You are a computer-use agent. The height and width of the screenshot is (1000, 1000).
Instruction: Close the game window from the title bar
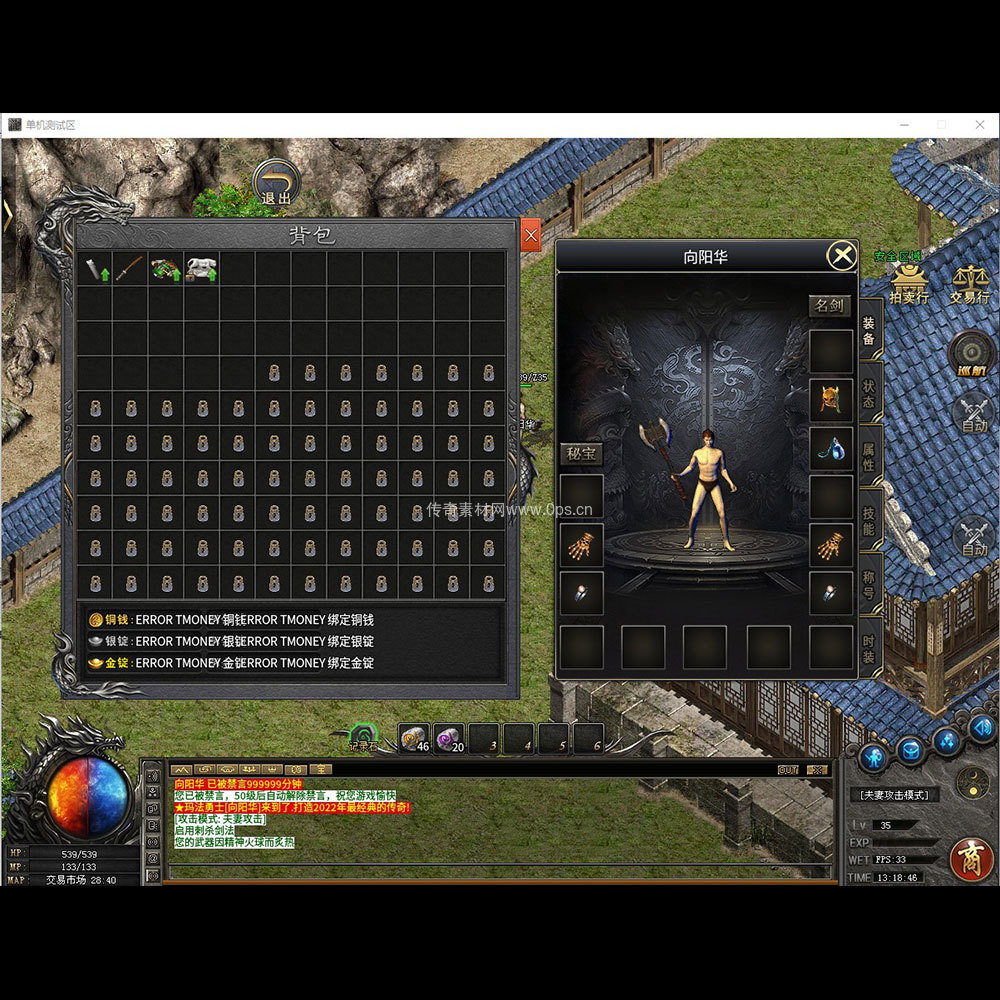979,125
